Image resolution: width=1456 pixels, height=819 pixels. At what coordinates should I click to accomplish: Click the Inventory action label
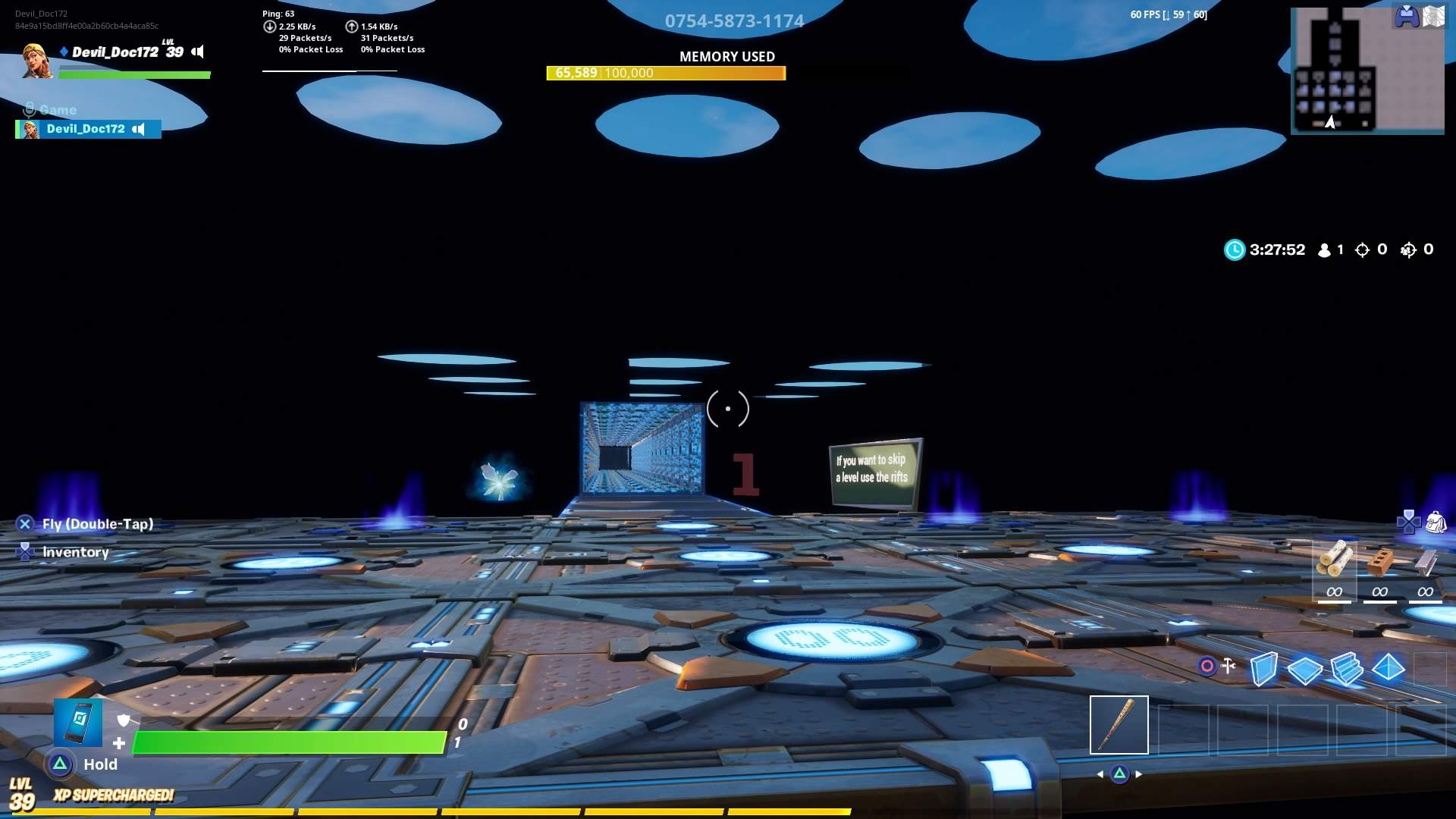[x=76, y=551]
